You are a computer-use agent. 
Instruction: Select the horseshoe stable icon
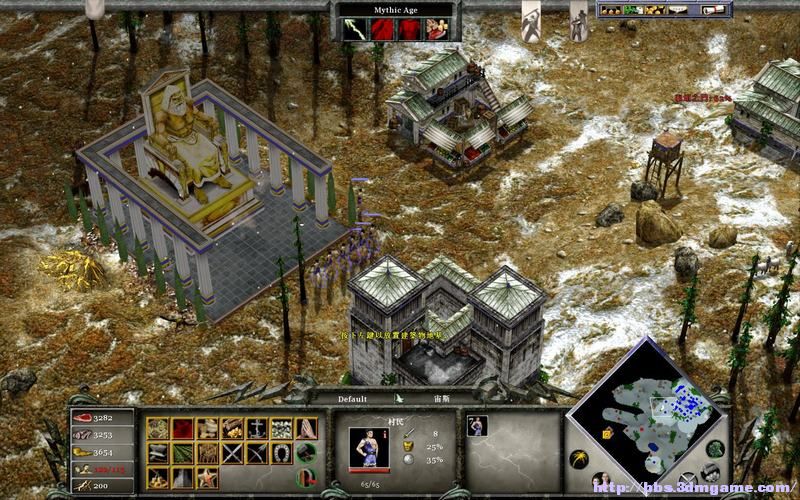pyautogui.click(x=284, y=453)
